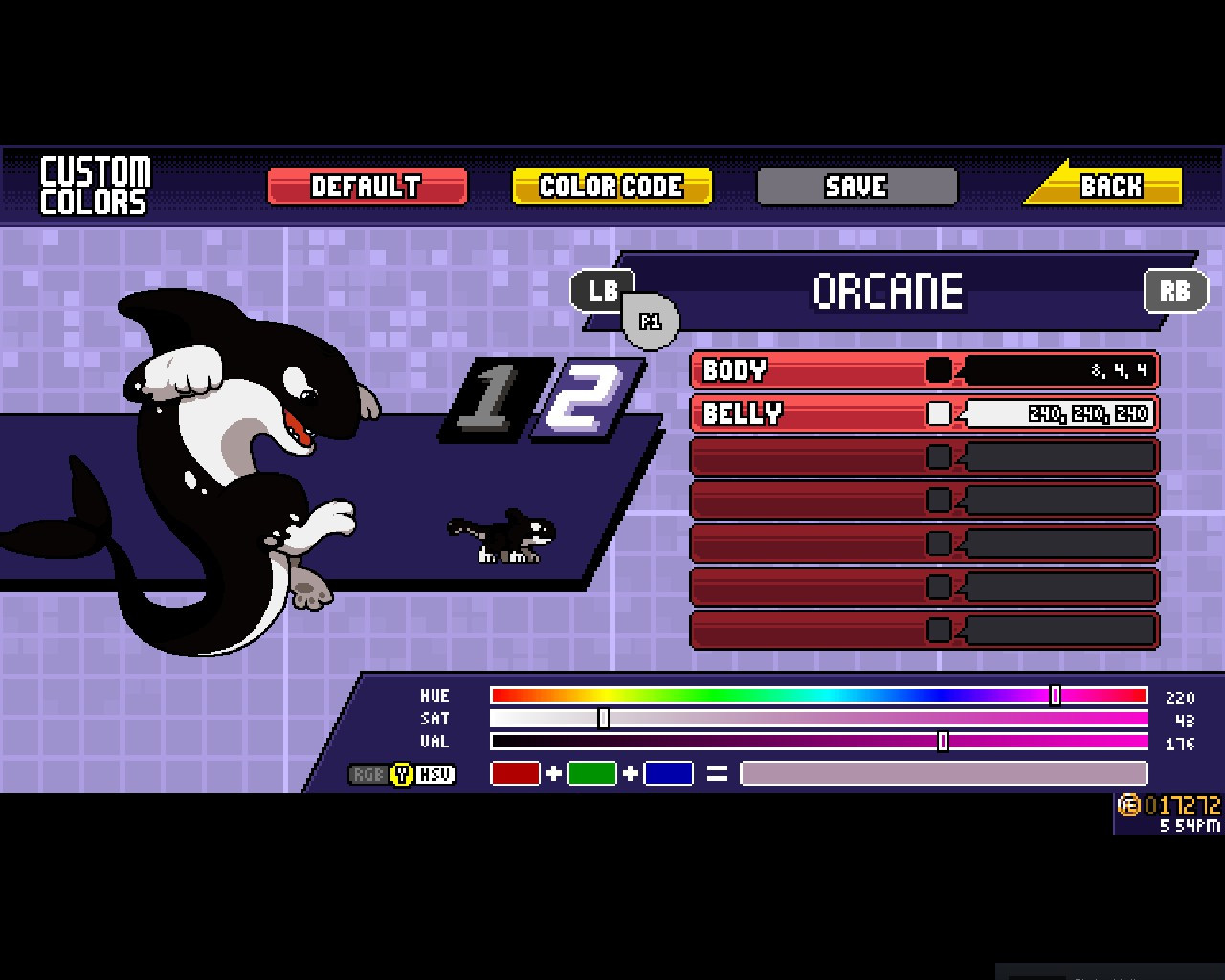Toggle from RGB to HSV mode
1225x980 pixels.
402,774
